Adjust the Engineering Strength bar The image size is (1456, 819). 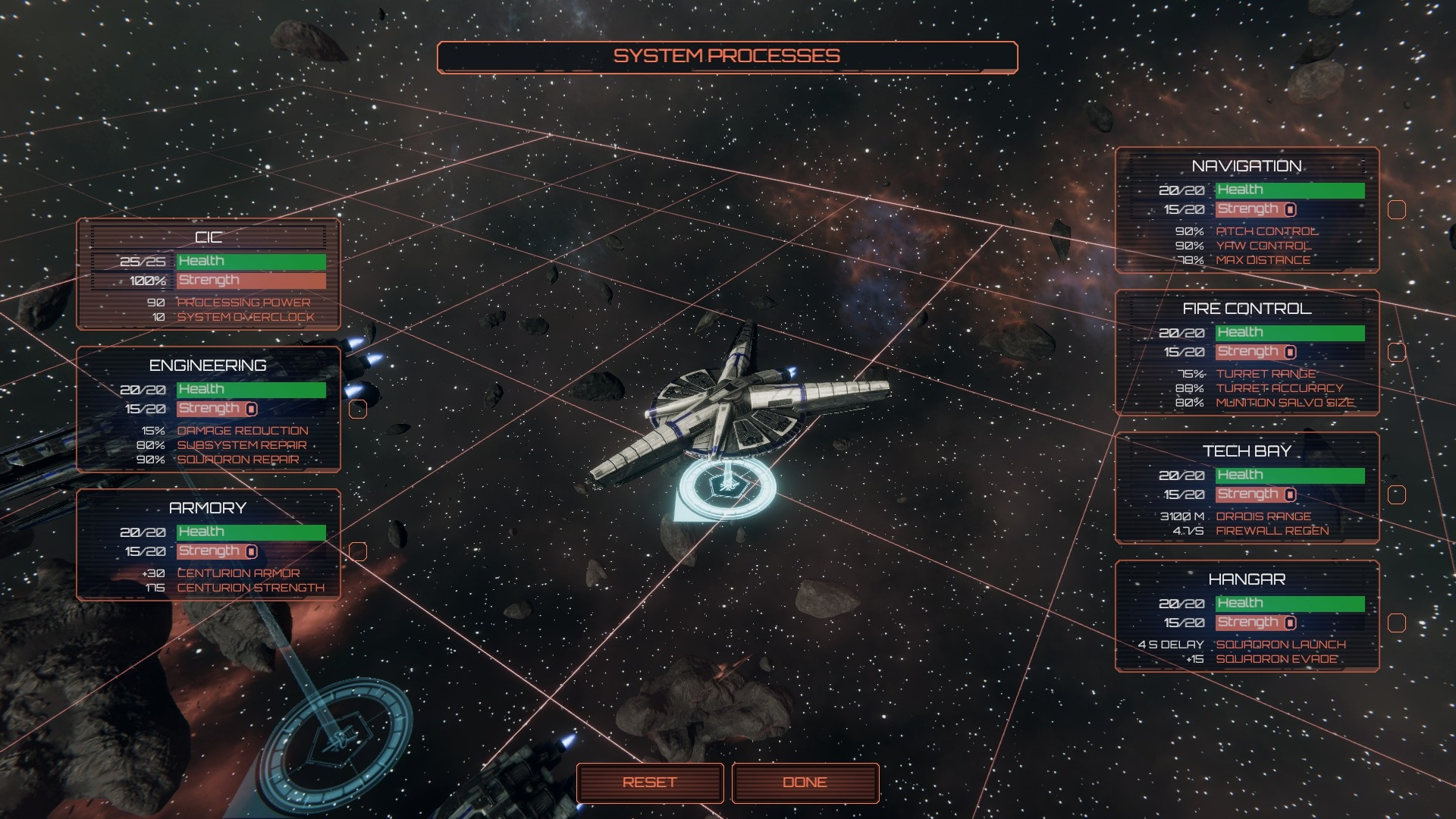251,409
